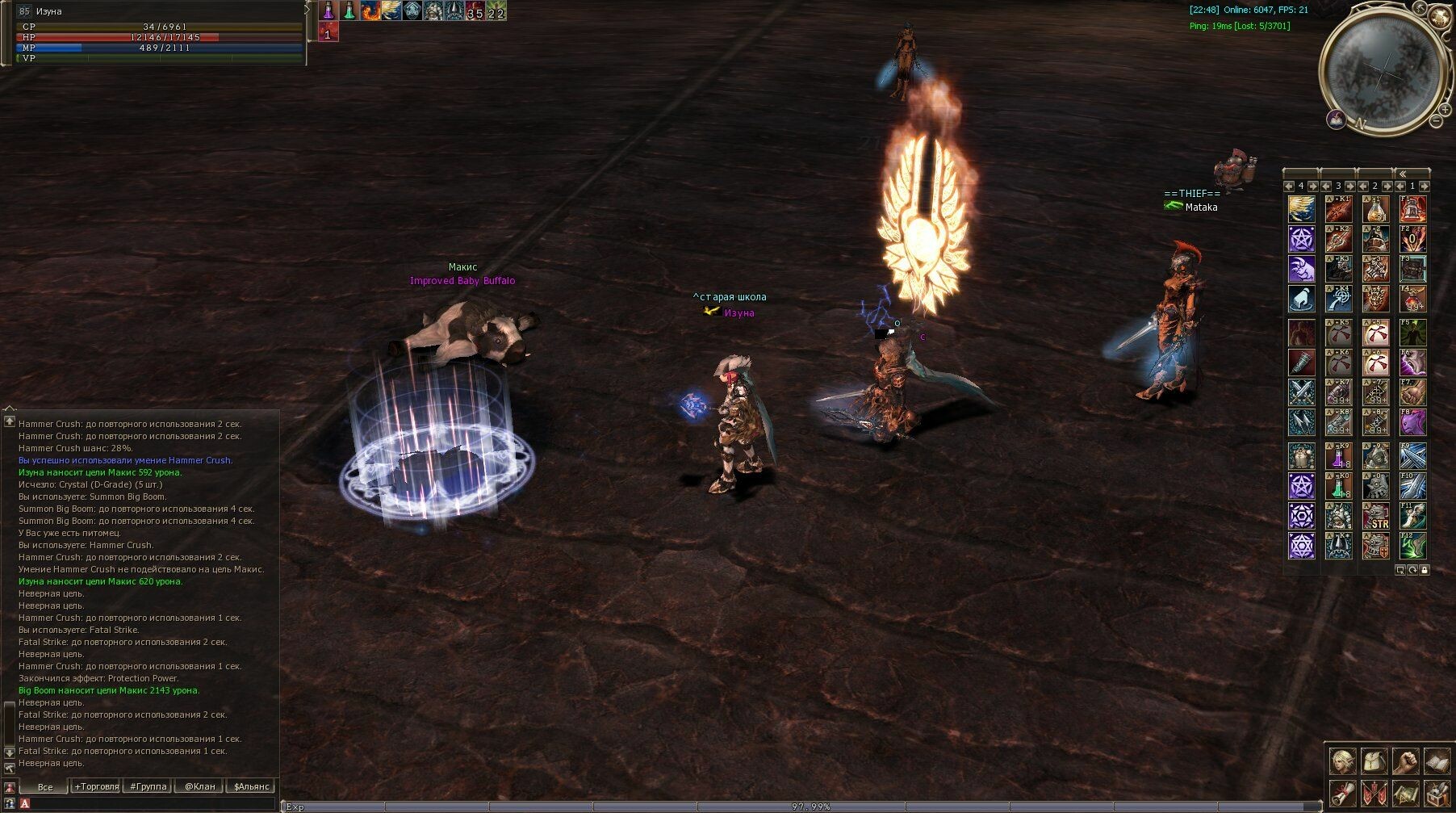Use the F1 hotbar skill slot
The width and height of the screenshot is (1456, 813).
point(1412,209)
